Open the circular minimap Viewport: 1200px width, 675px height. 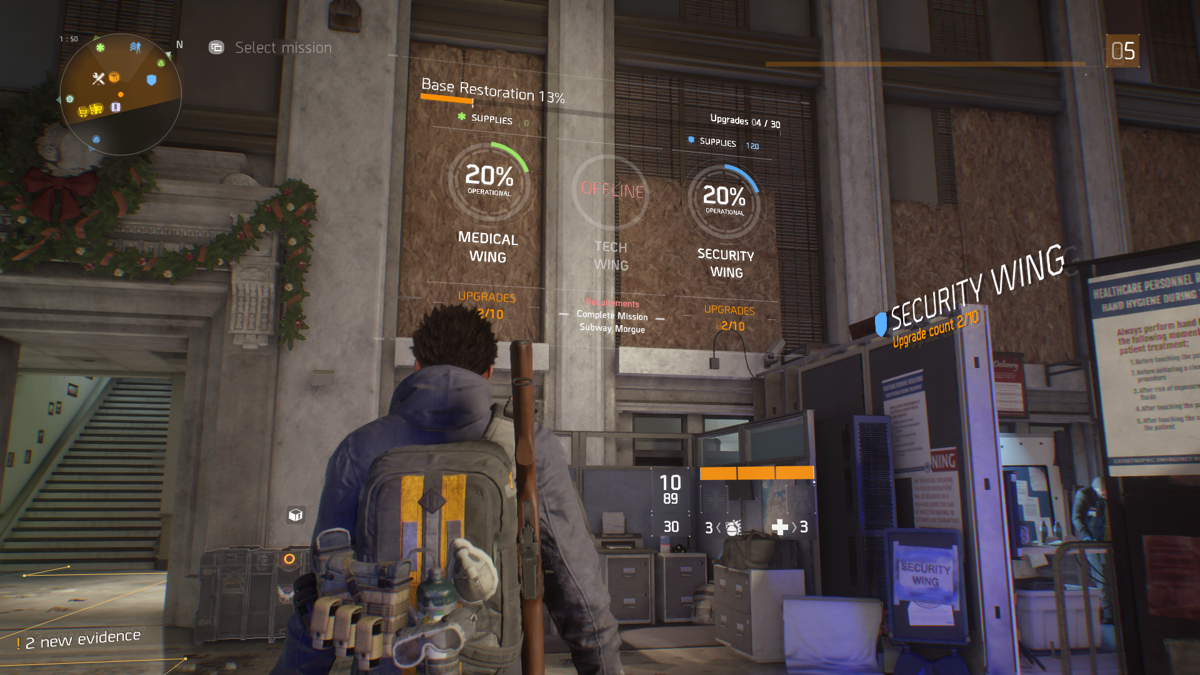tap(120, 94)
